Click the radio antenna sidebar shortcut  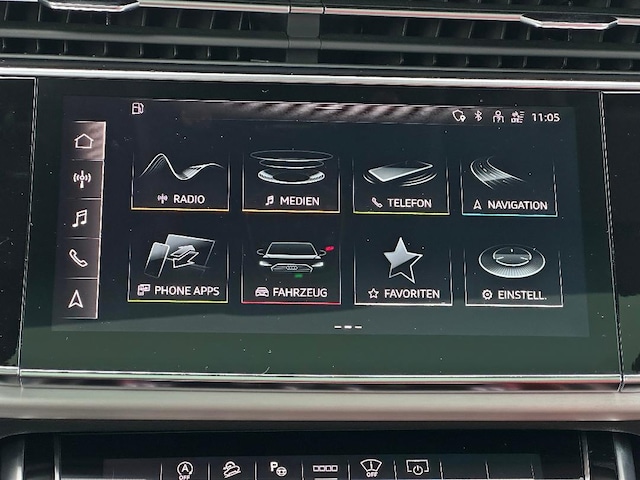pos(82,179)
